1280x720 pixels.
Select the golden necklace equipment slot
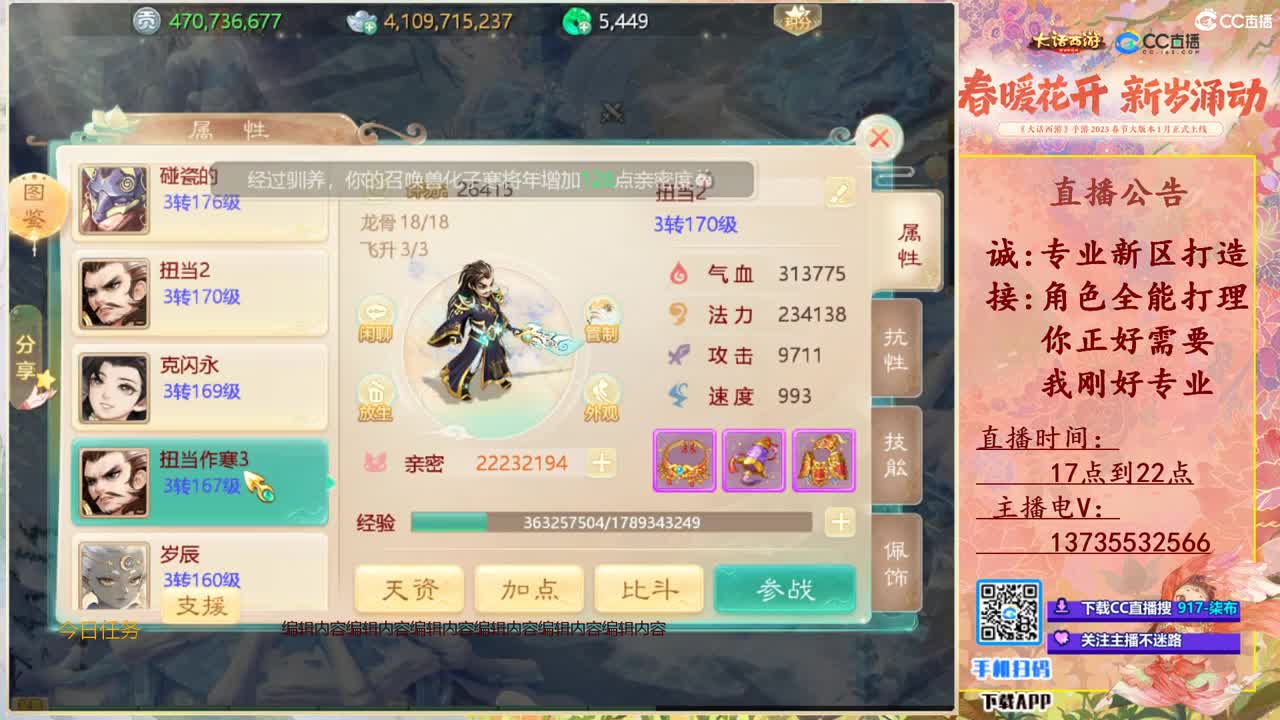click(682, 461)
